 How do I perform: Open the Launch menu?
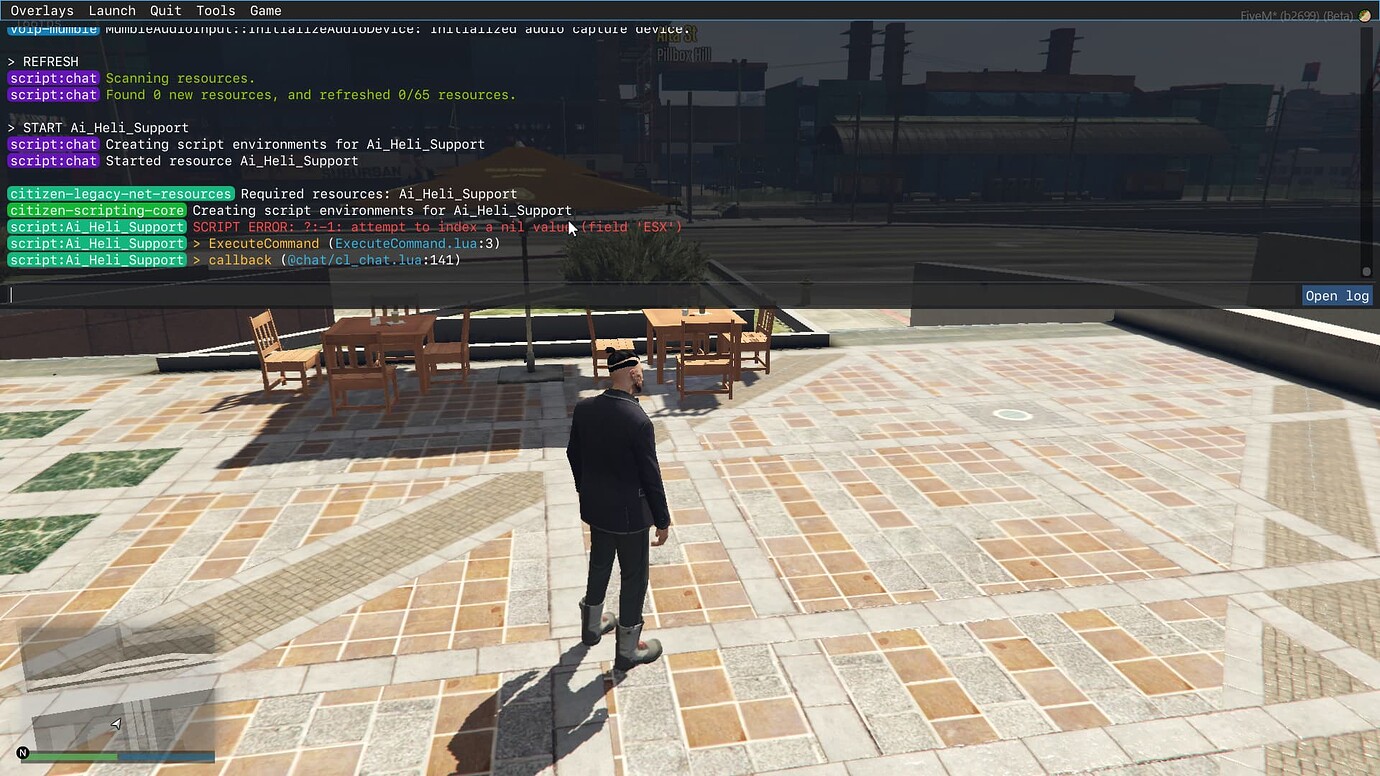coord(112,10)
